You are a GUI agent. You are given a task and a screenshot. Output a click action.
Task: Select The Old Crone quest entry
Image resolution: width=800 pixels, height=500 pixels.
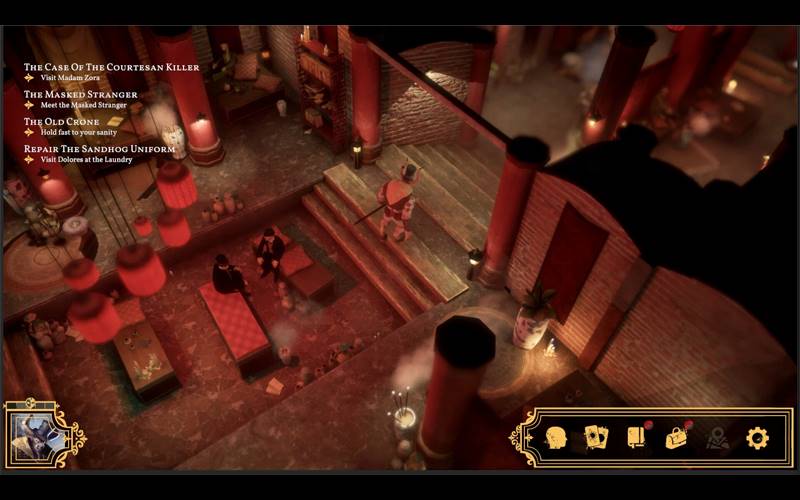coord(63,122)
